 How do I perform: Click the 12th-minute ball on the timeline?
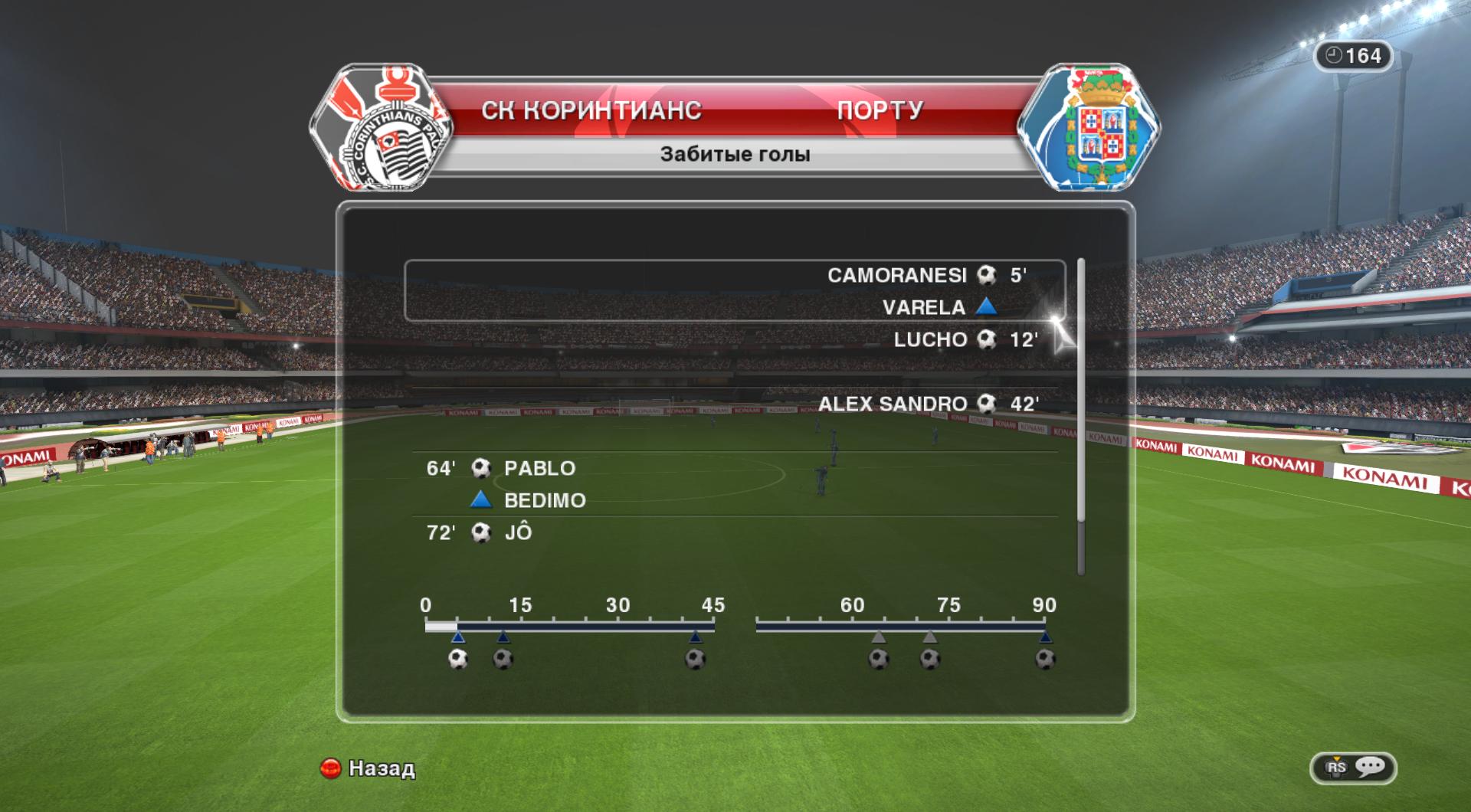tap(503, 659)
